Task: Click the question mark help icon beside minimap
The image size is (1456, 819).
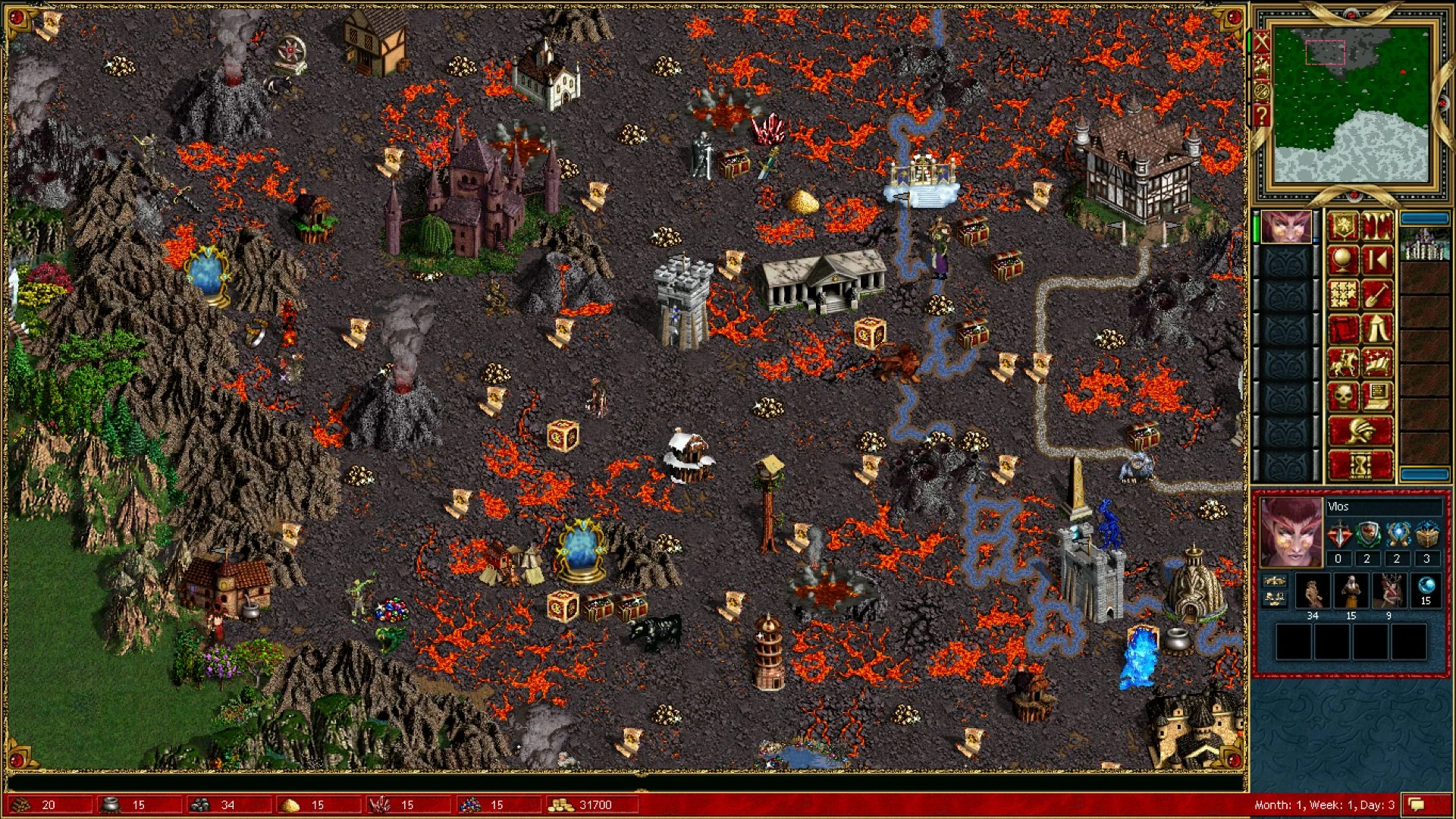Action: [x=1262, y=114]
